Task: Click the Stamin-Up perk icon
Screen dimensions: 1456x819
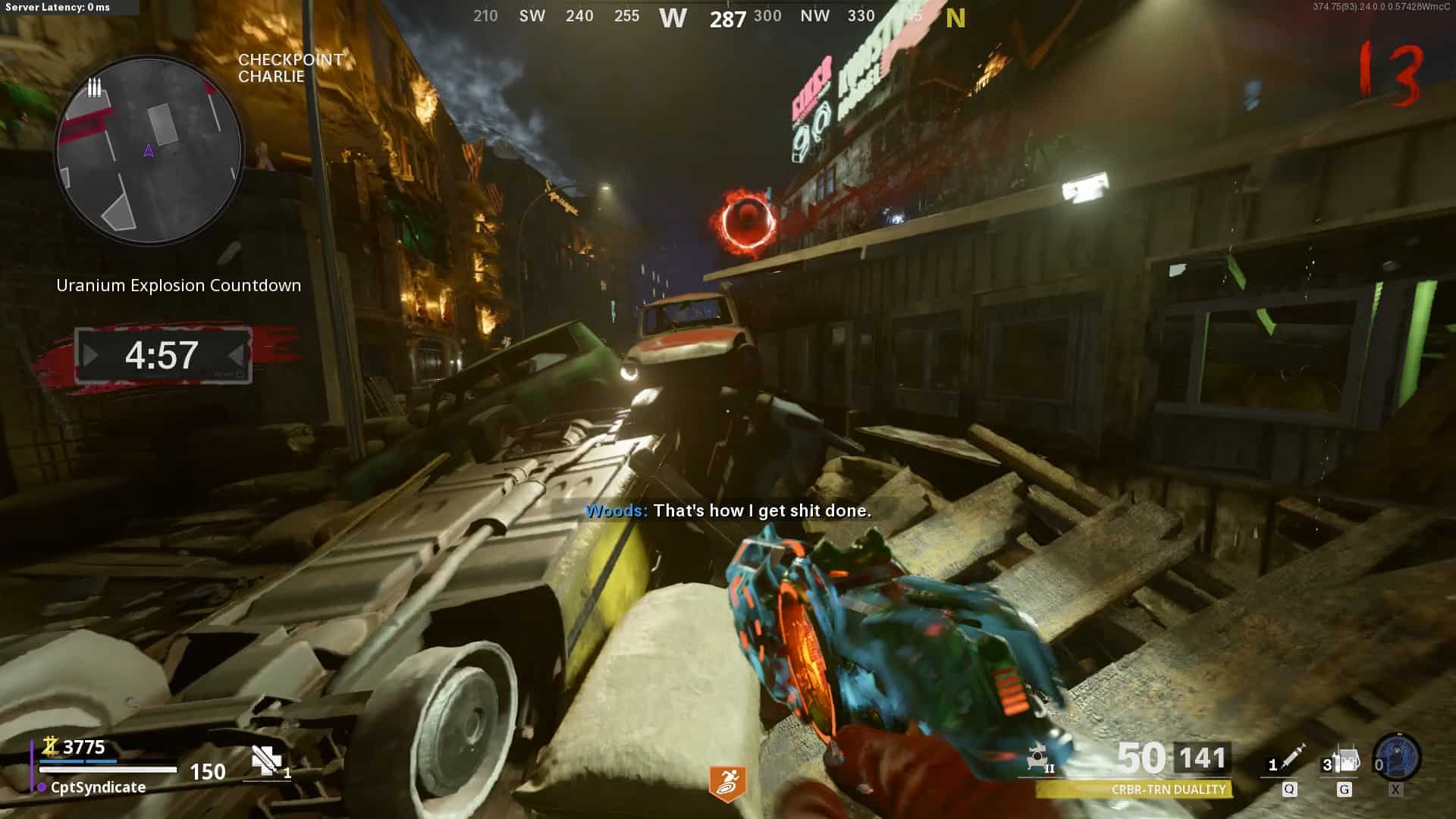Action: (726, 784)
